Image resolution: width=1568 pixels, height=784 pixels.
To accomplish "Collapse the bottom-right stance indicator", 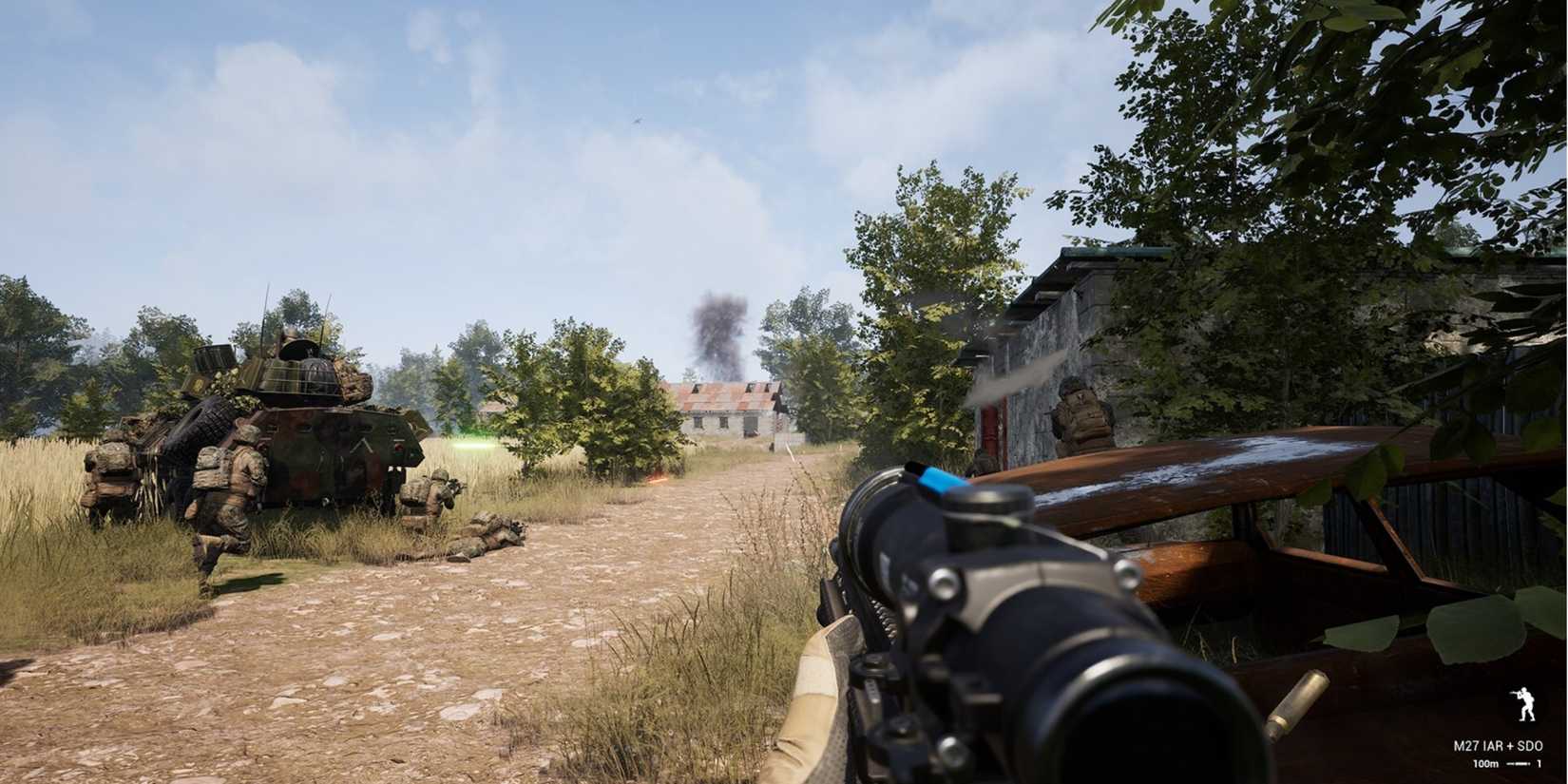I will (1525, 703).
